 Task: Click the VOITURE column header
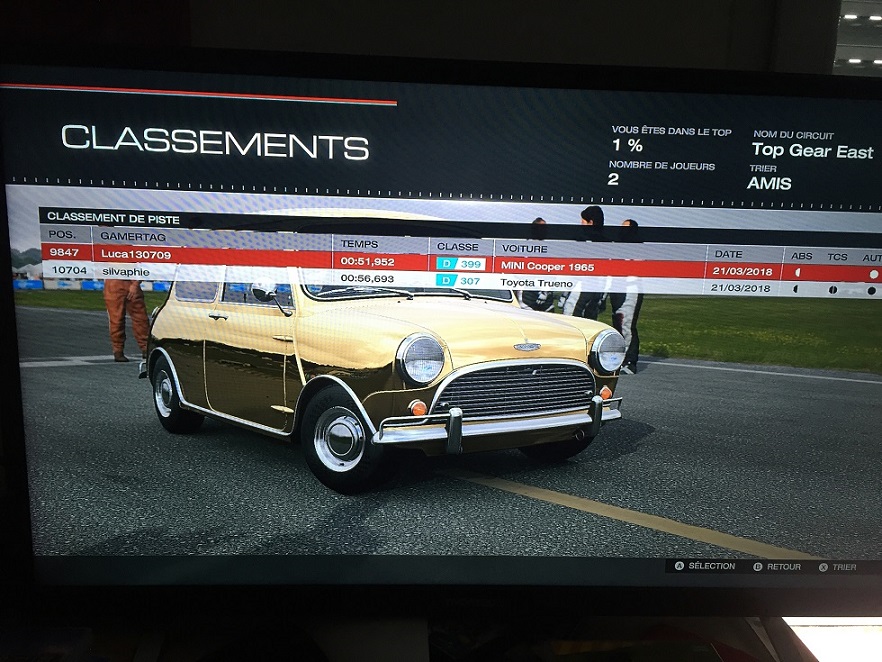pyautogui.click(x=524, y=248)
